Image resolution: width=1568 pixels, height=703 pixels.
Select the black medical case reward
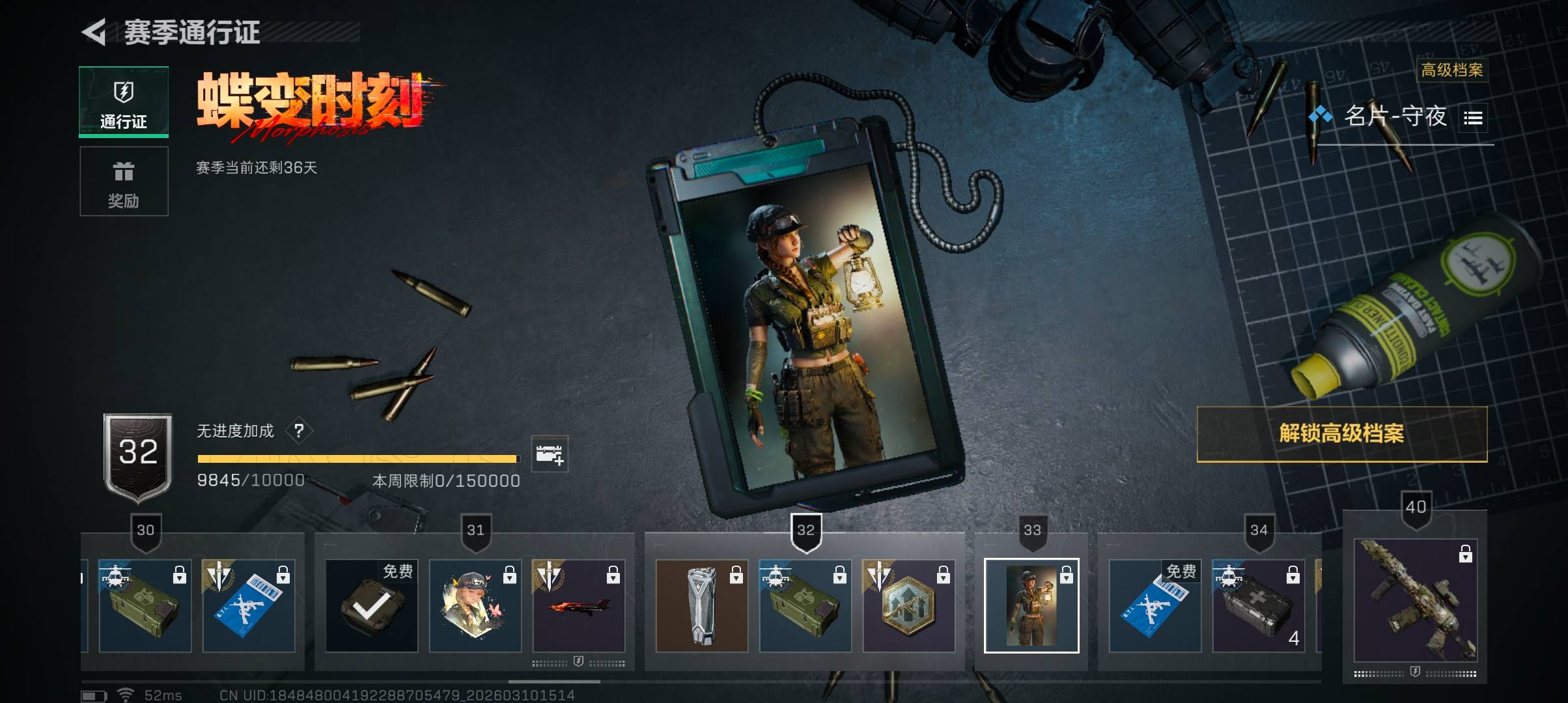[x=1258, y=606]
